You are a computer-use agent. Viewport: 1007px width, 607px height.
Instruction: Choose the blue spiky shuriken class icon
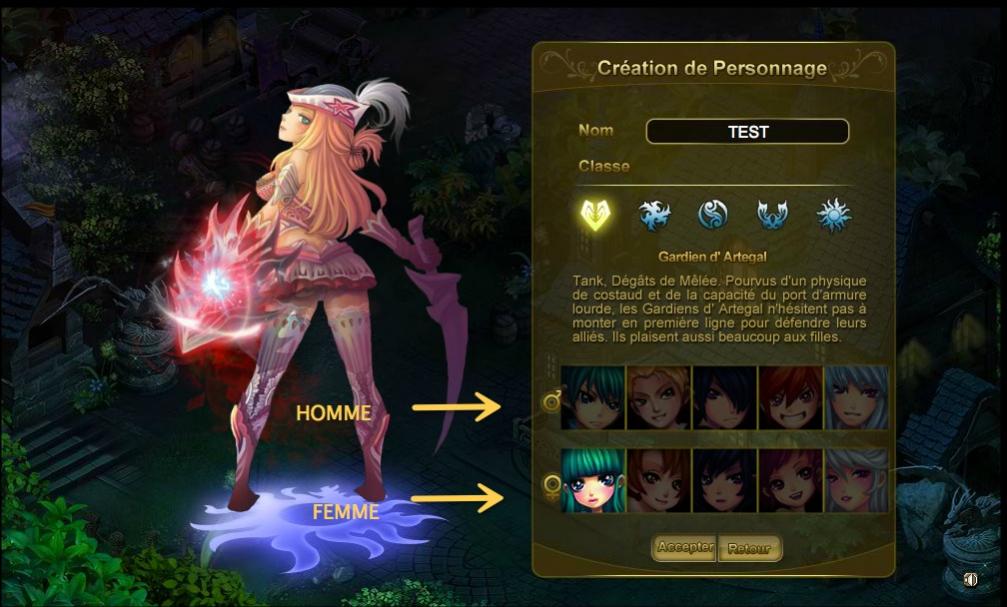(x=655, y=214)
